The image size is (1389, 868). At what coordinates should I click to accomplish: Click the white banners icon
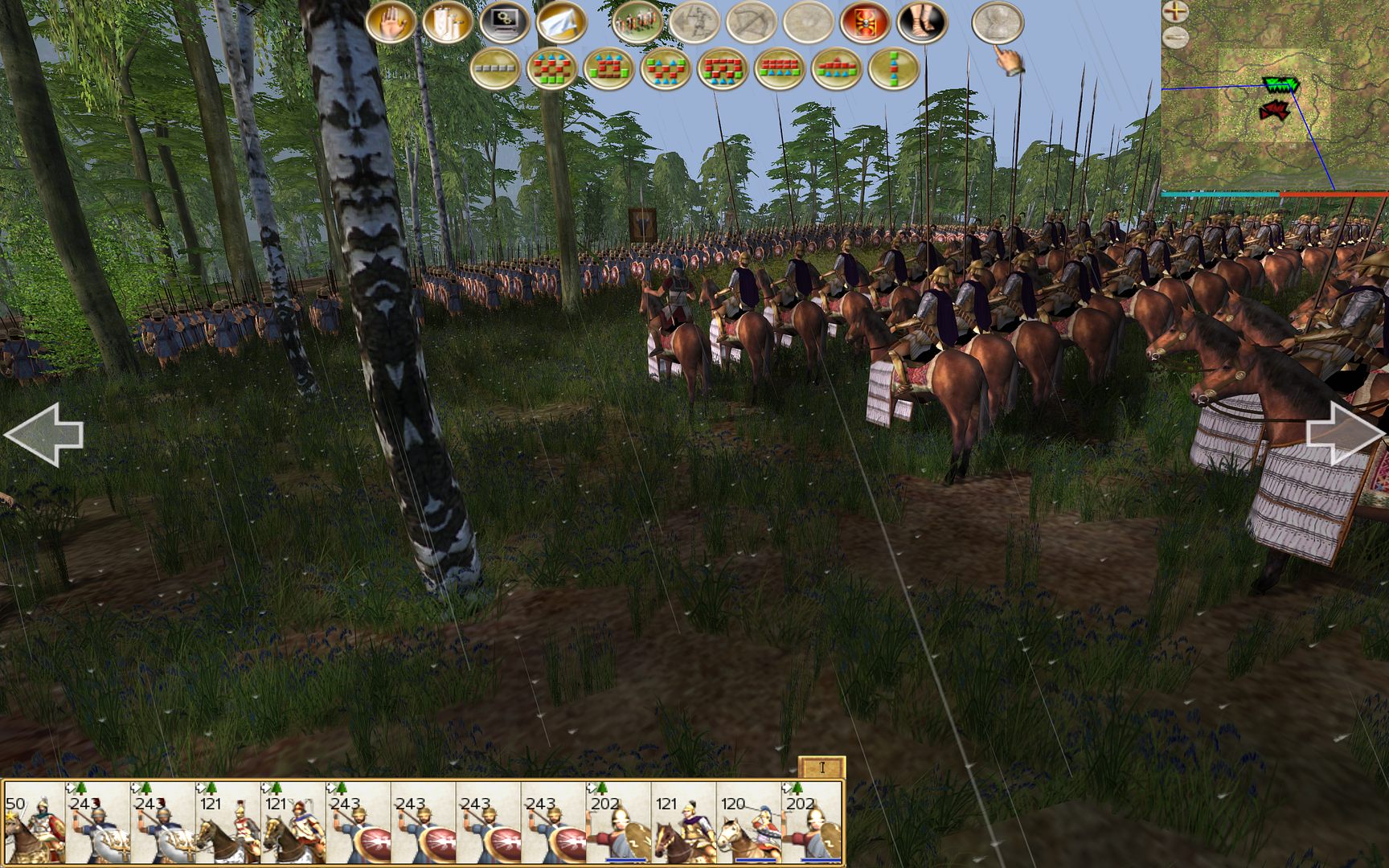pyautogui.click(x=447, y=23)
